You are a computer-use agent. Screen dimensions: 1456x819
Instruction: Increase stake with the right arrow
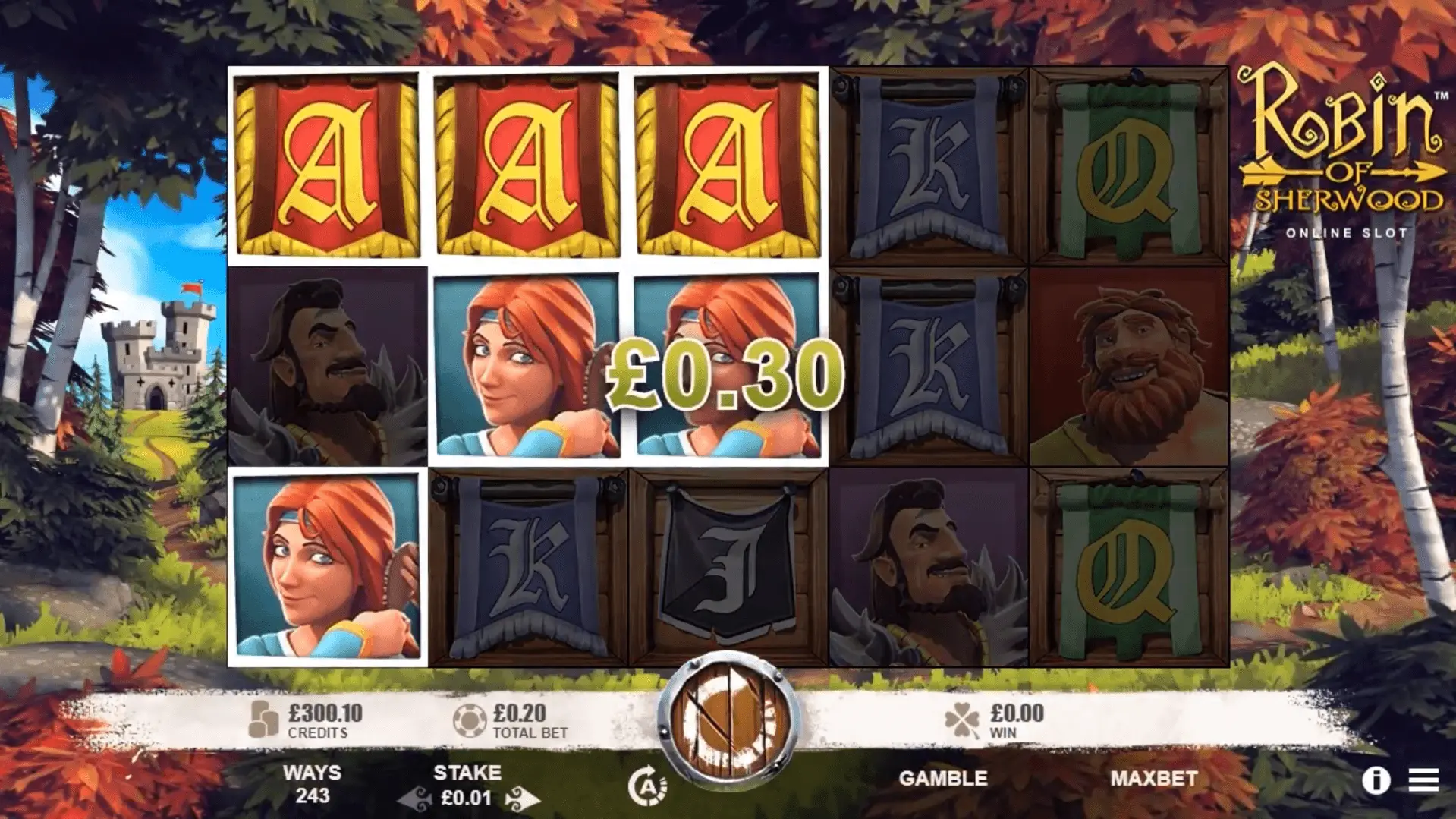tap(522, 799)
